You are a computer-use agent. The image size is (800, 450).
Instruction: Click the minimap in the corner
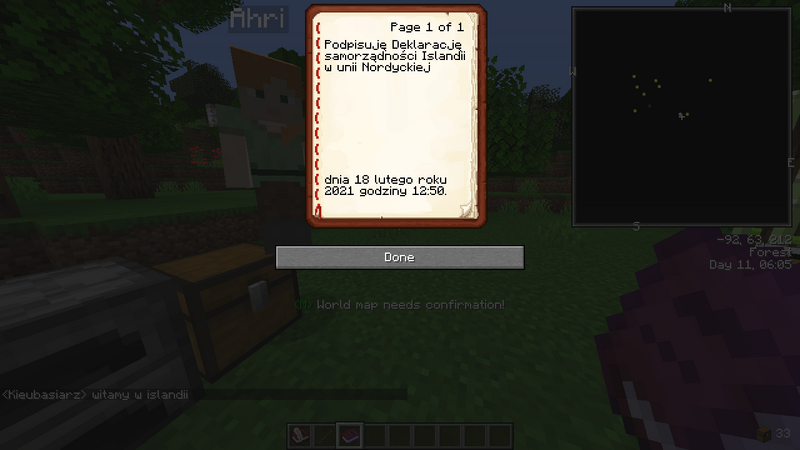pos(683,119)
